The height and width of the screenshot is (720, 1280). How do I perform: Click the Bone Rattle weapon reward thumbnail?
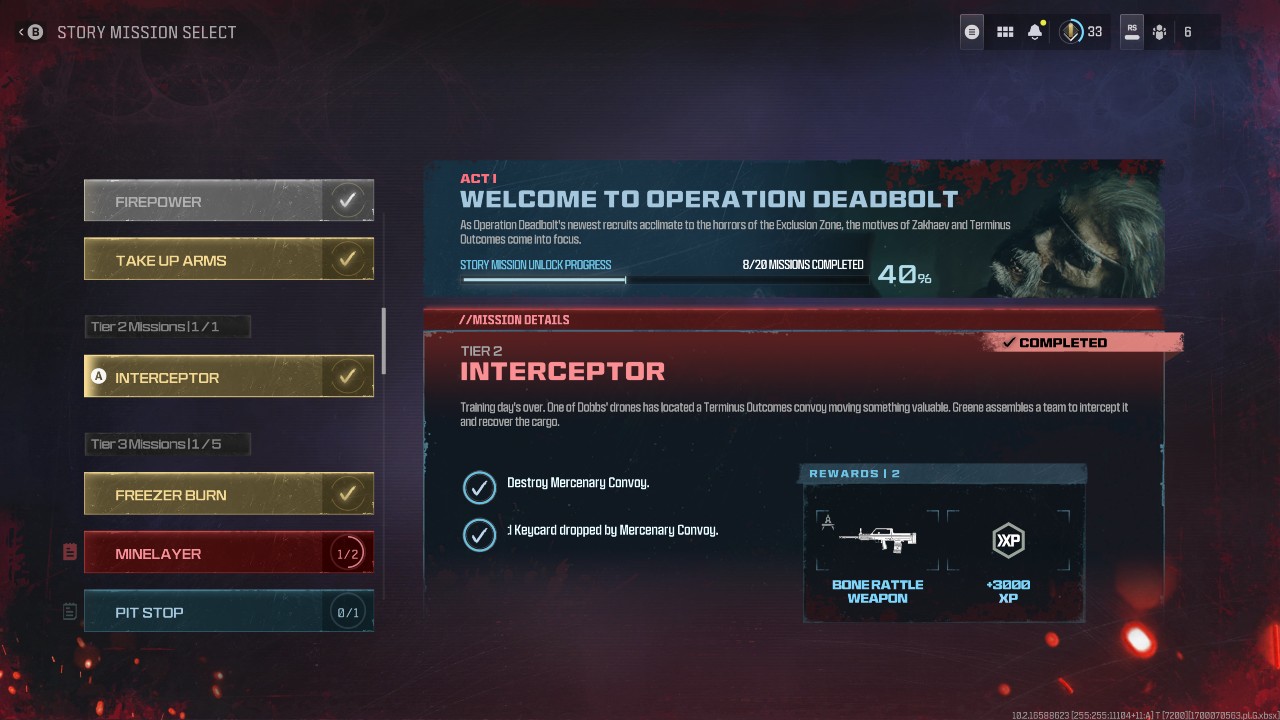(877, 538)
